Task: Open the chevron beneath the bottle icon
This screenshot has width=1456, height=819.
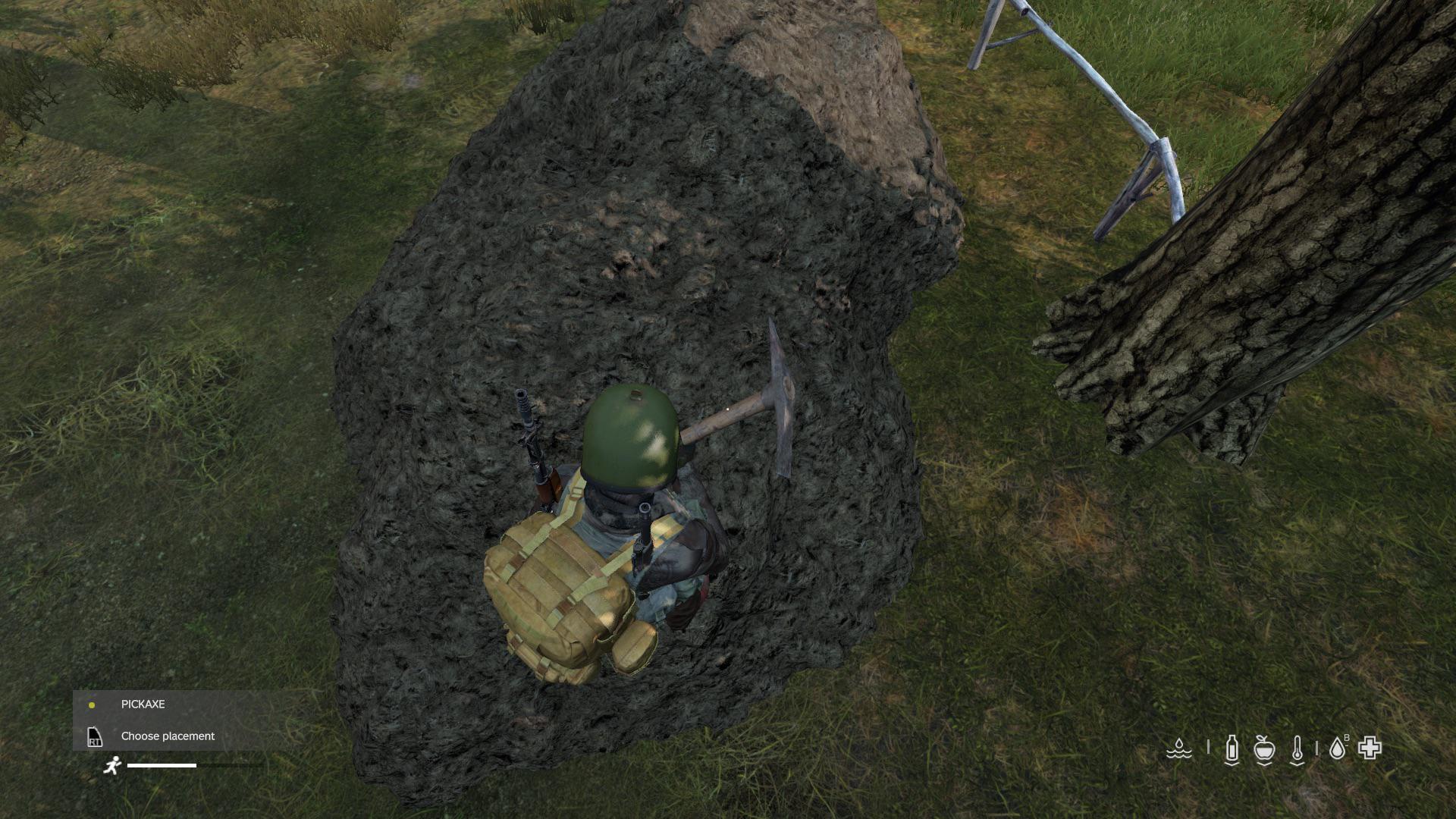Action: [x=1232, y=764]
